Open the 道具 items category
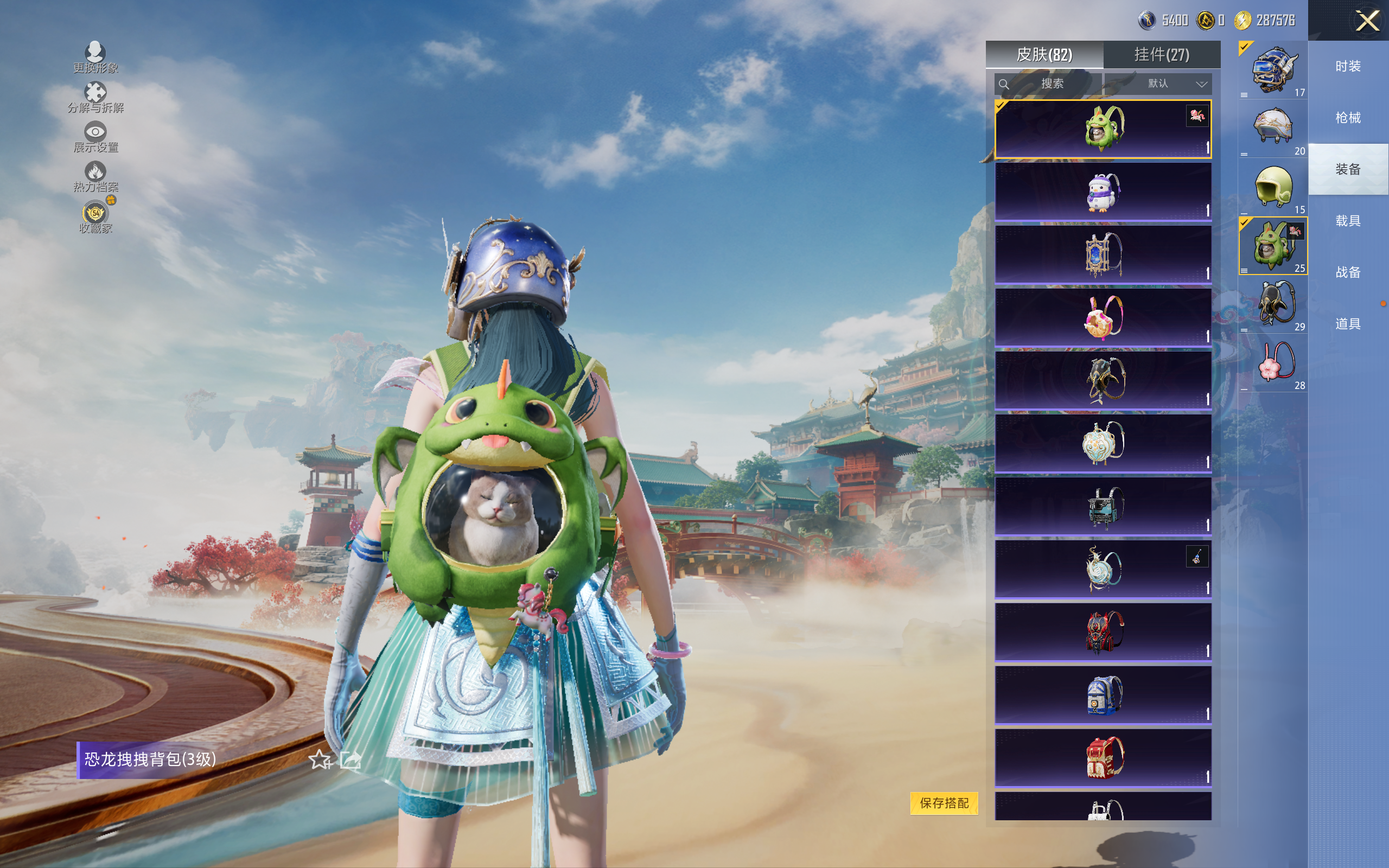 point(1348,324)
